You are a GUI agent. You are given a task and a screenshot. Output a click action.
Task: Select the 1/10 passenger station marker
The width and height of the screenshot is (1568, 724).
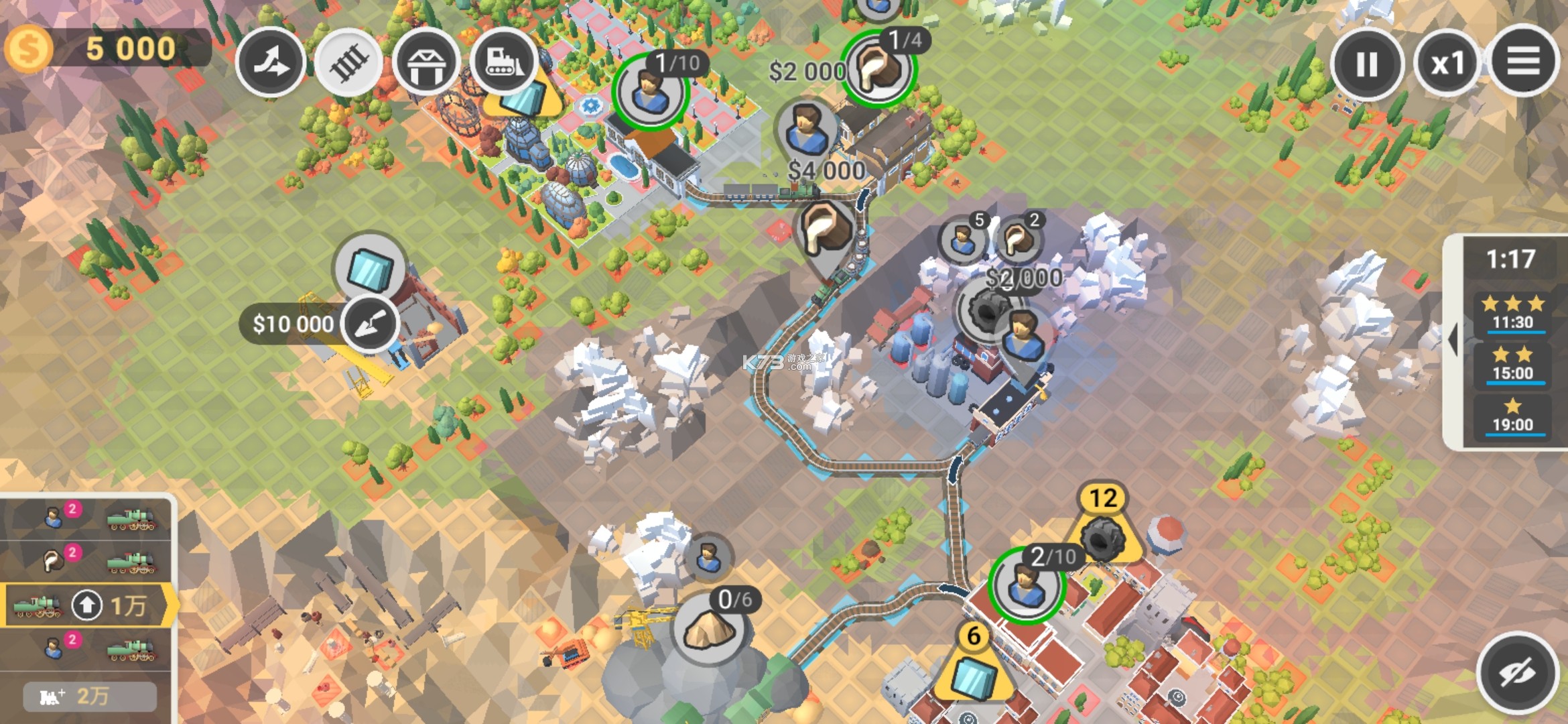[649, 93]
